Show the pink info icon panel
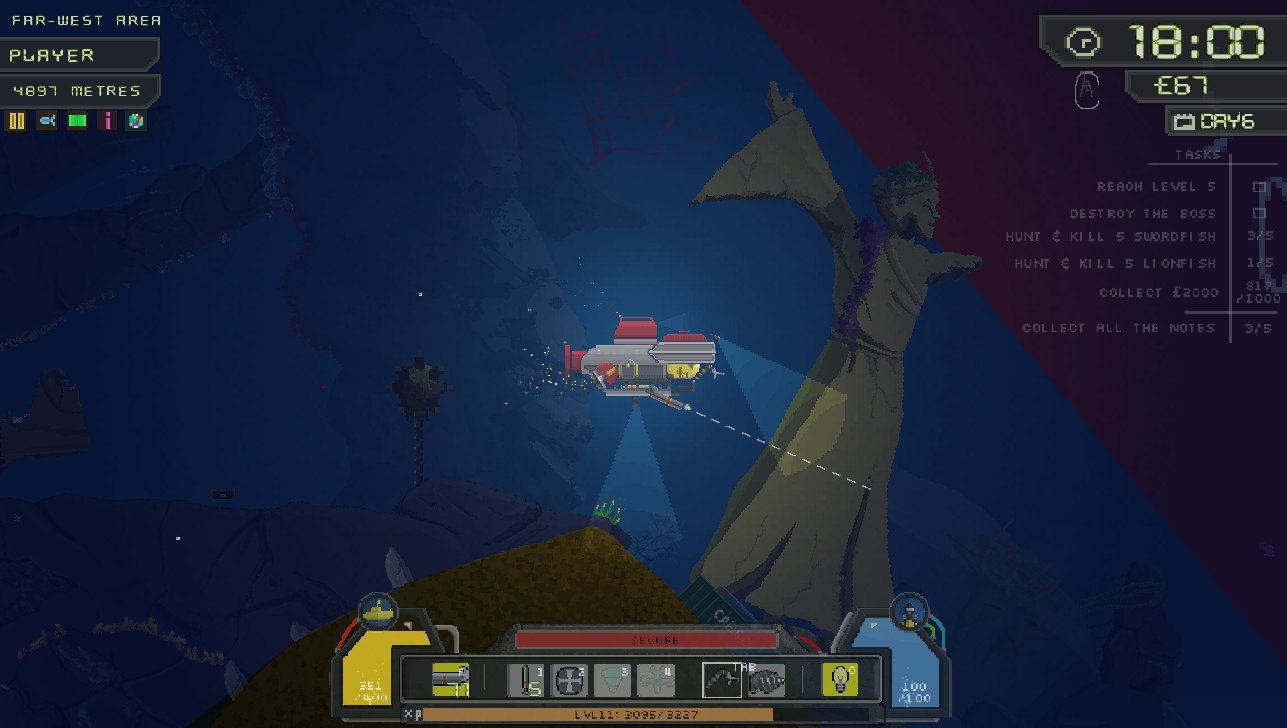The image size is (1287, 728). (107, 121)
